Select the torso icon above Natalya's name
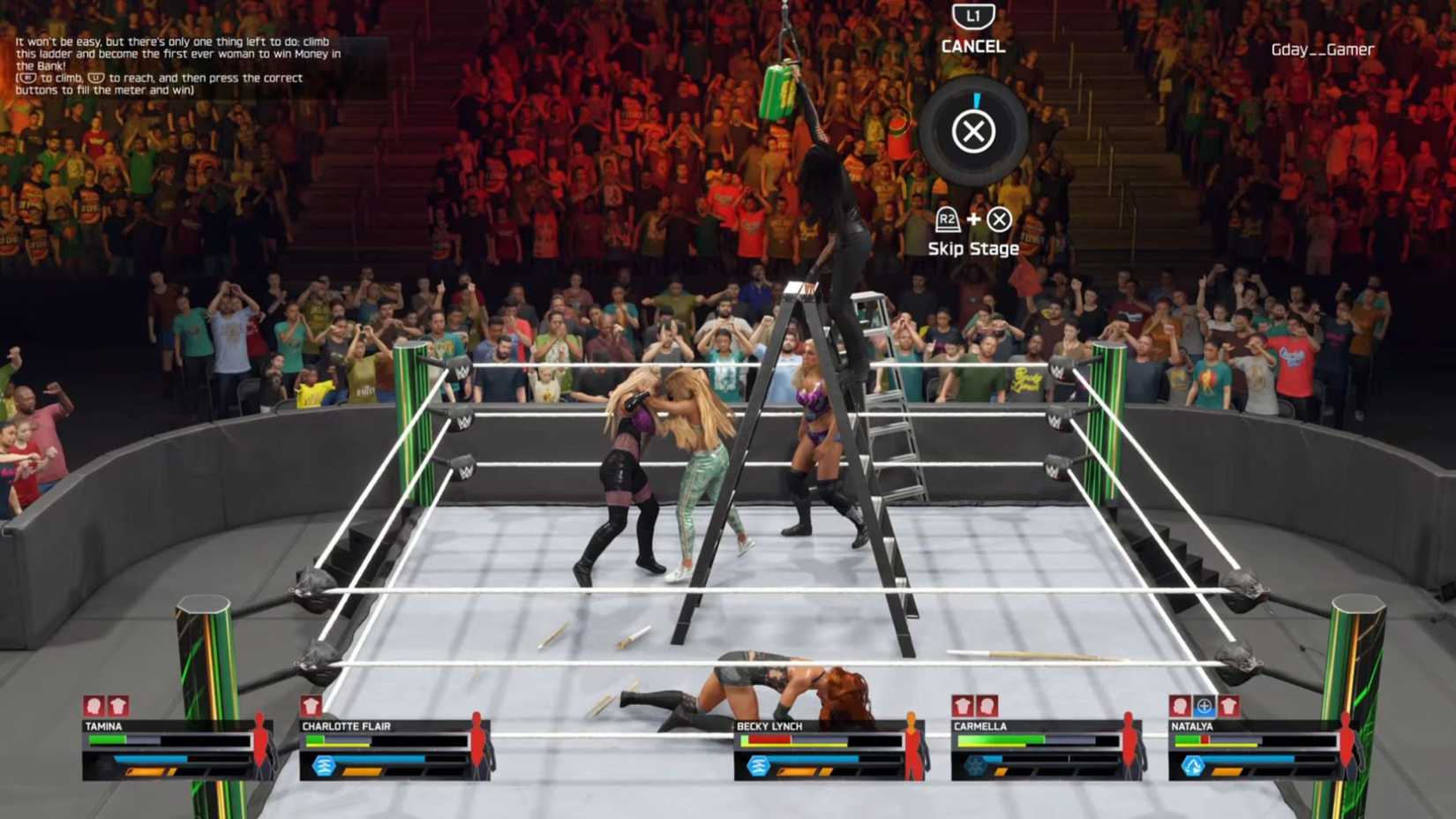Viewport: 1456px width, 819px height. click(1228, 706)
